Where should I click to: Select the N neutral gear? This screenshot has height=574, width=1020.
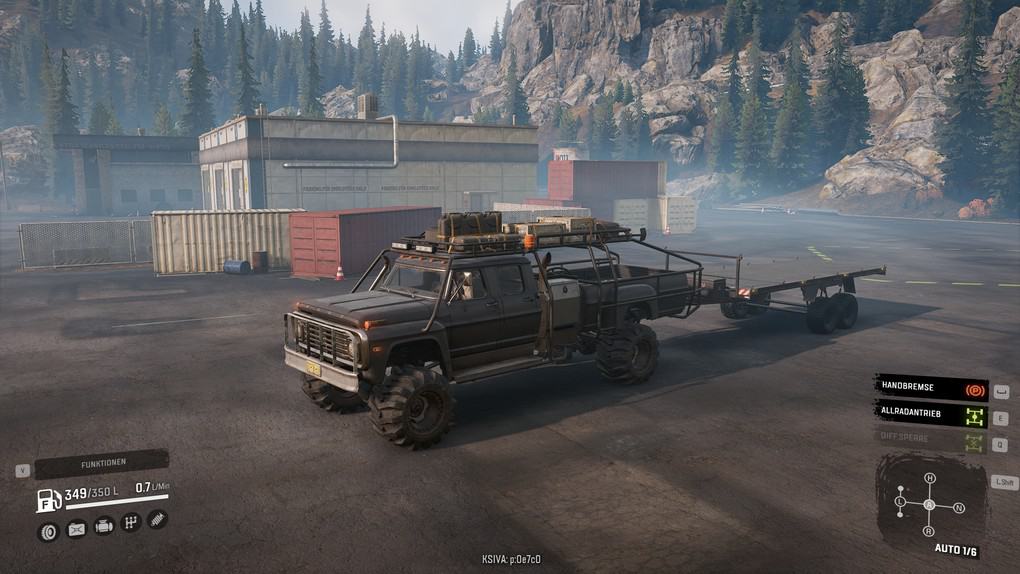click(958, 508)
